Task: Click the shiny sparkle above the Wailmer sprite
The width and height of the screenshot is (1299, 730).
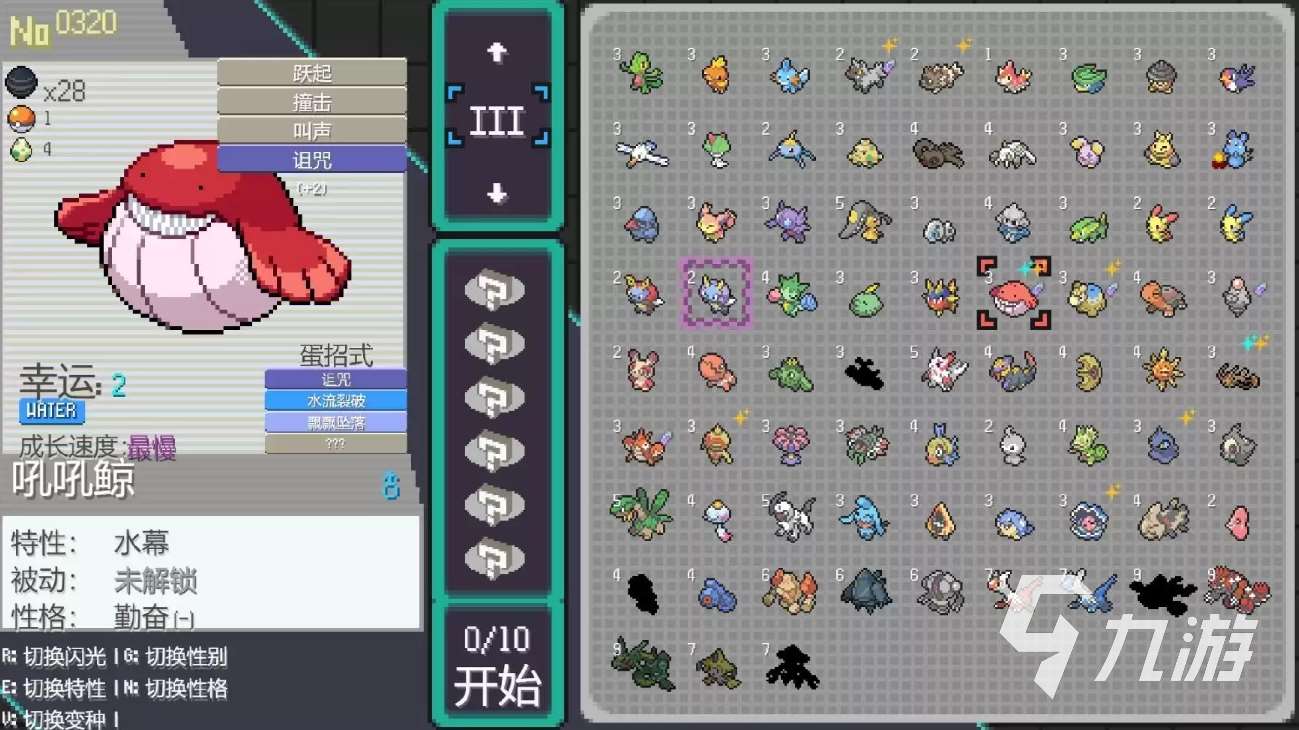Action: 1029,266
